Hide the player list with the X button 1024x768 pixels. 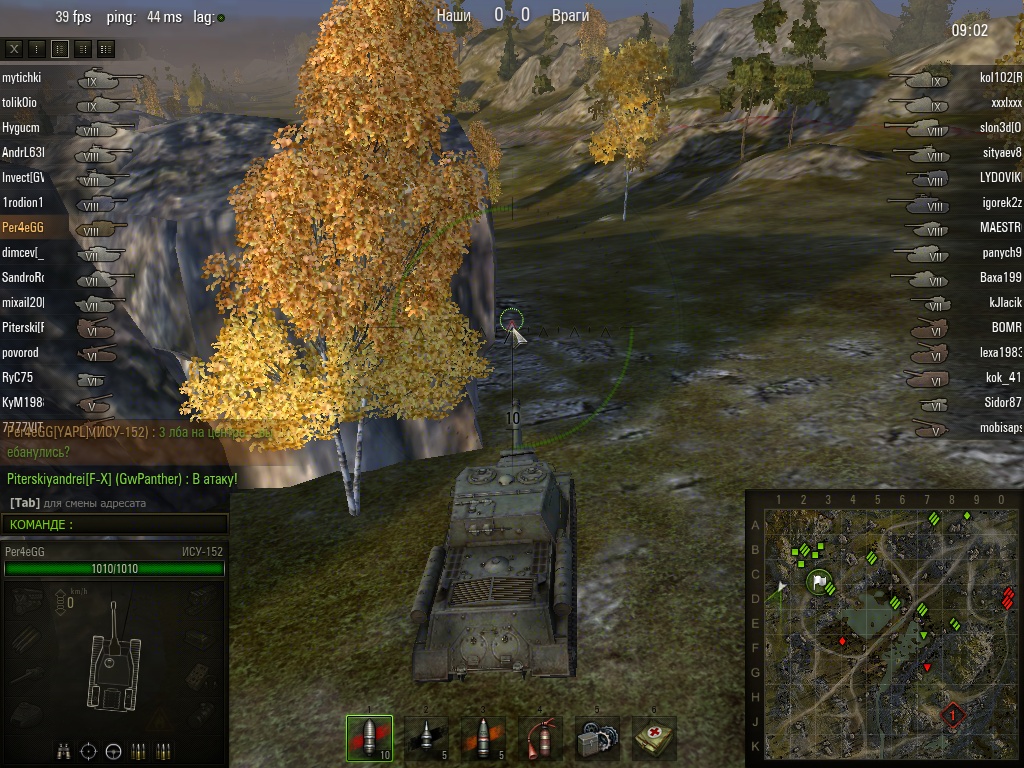coord(14,48)
